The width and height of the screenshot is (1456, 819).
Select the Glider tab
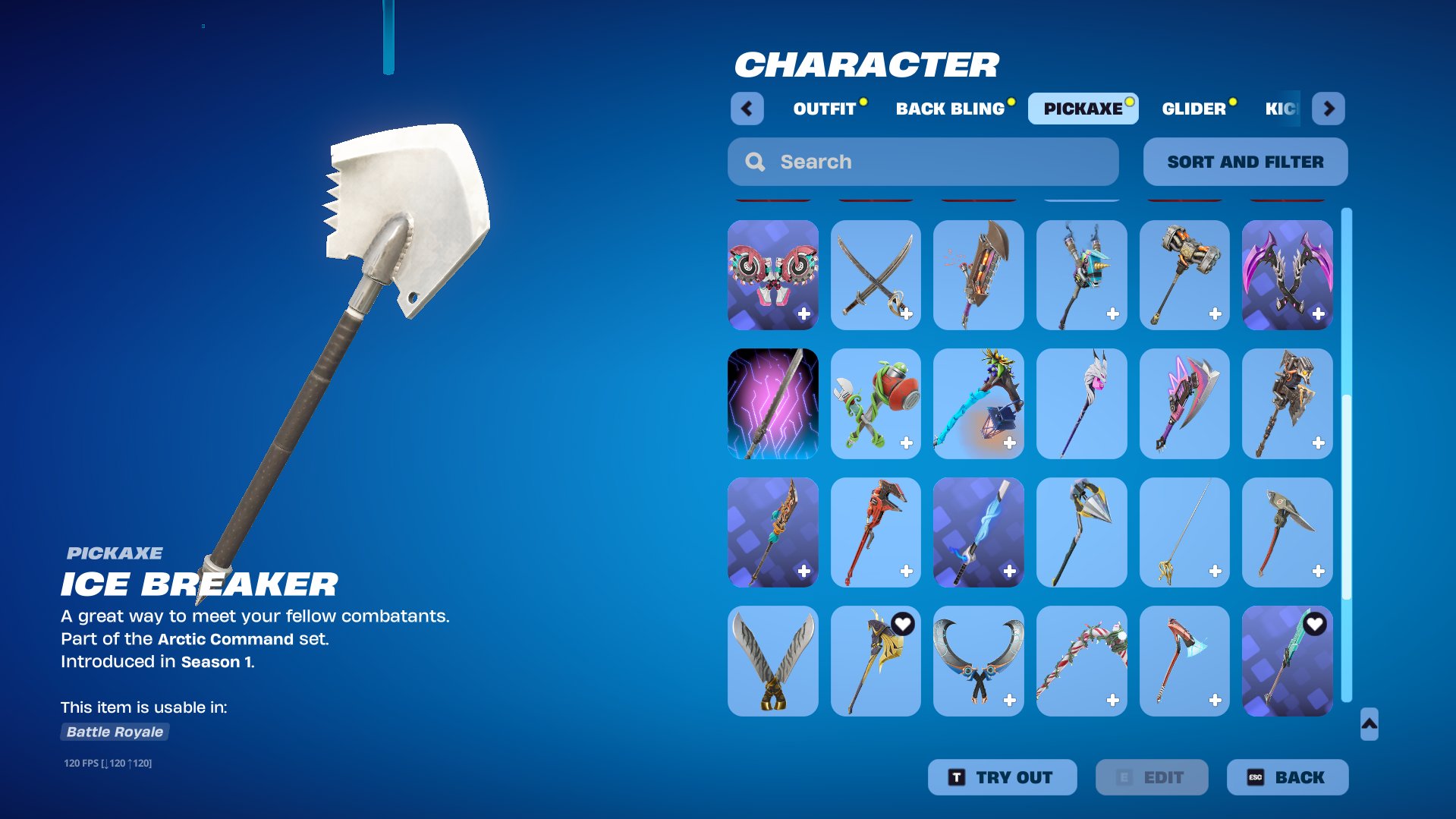click(1193, 109)
